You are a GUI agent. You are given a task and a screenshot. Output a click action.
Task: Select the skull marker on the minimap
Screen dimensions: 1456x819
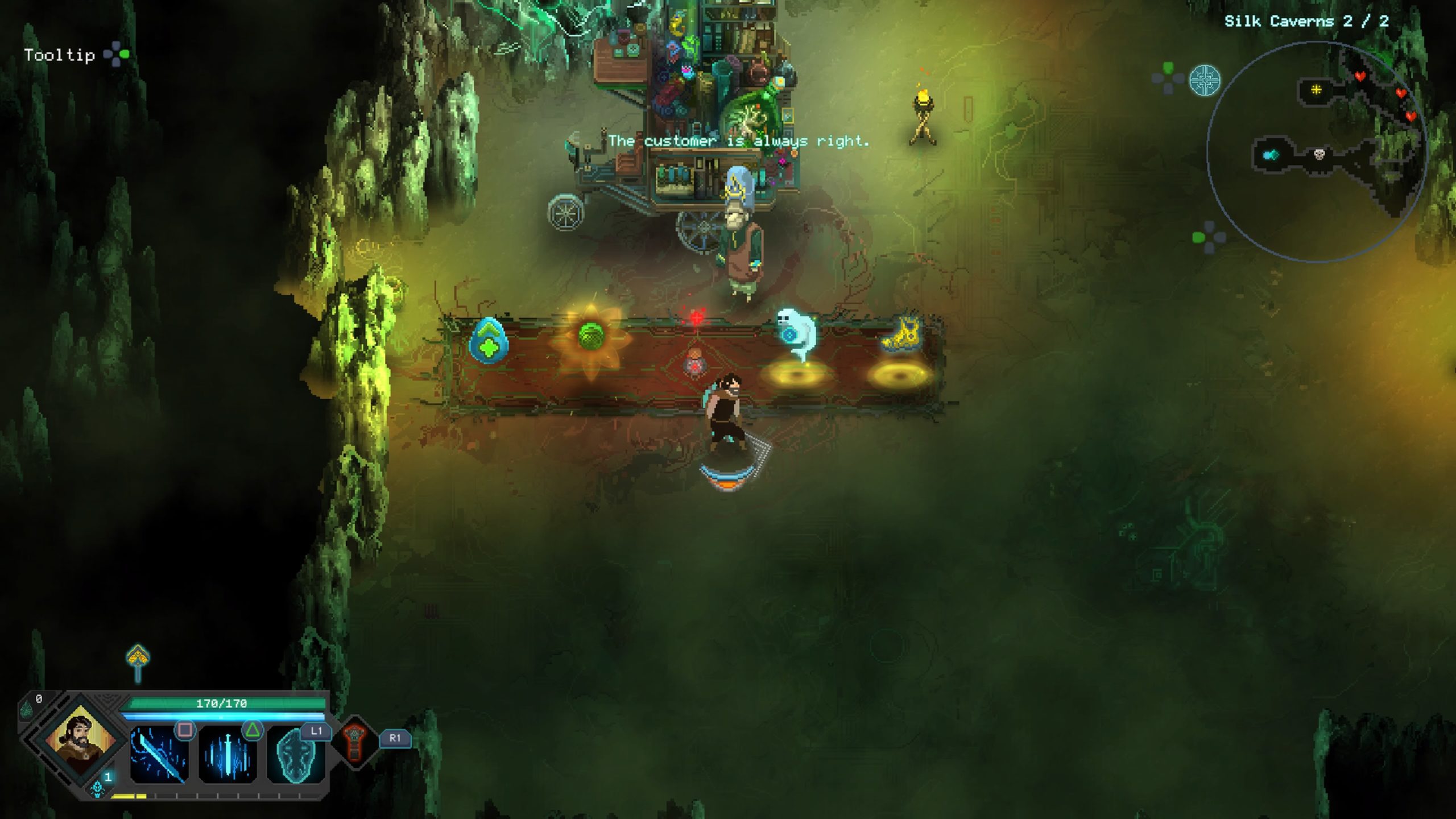tap(1319, 154)
